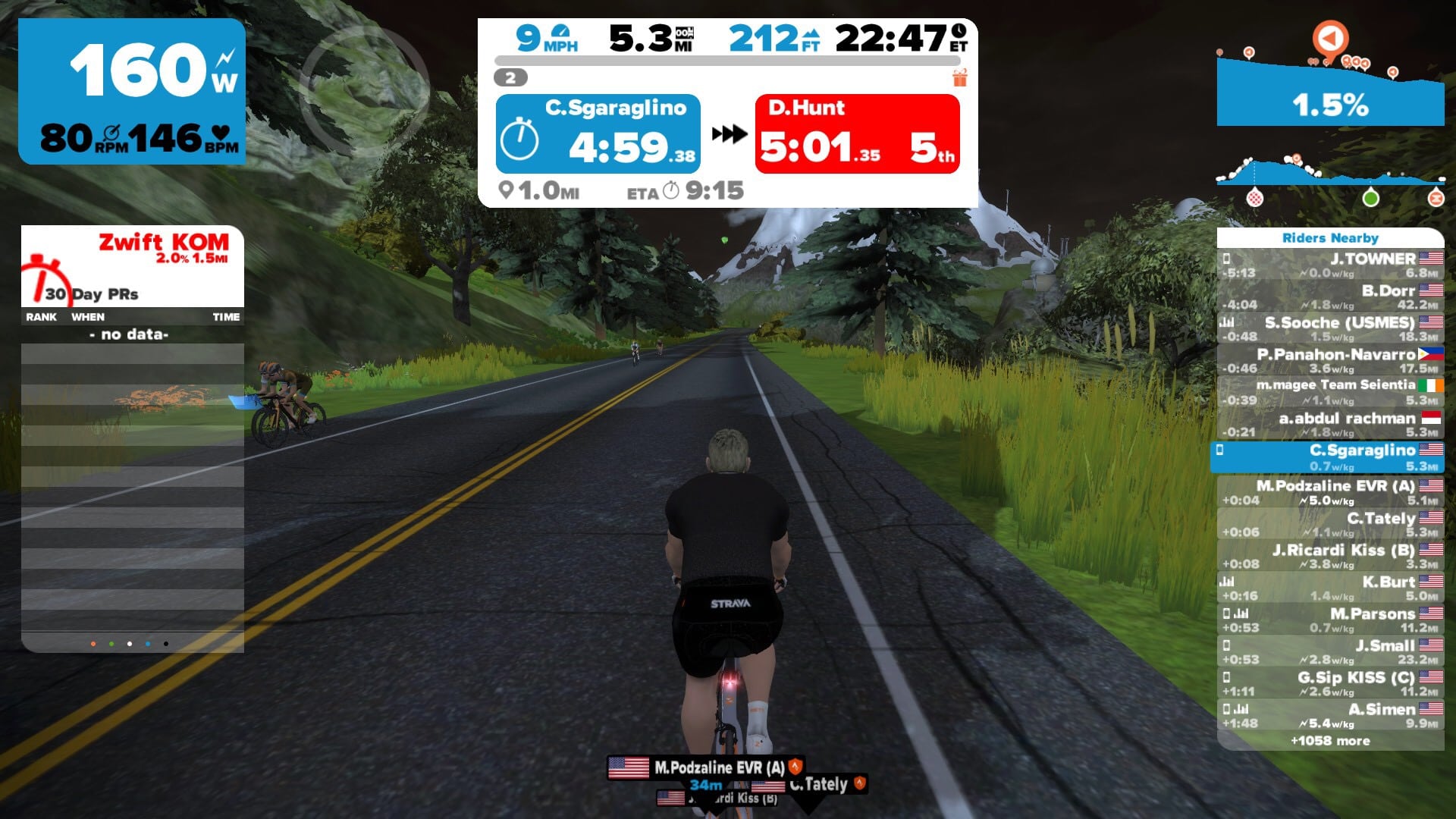
Task: Select M.Parsons in Riders Nearby
Action: click(1330, 620)
